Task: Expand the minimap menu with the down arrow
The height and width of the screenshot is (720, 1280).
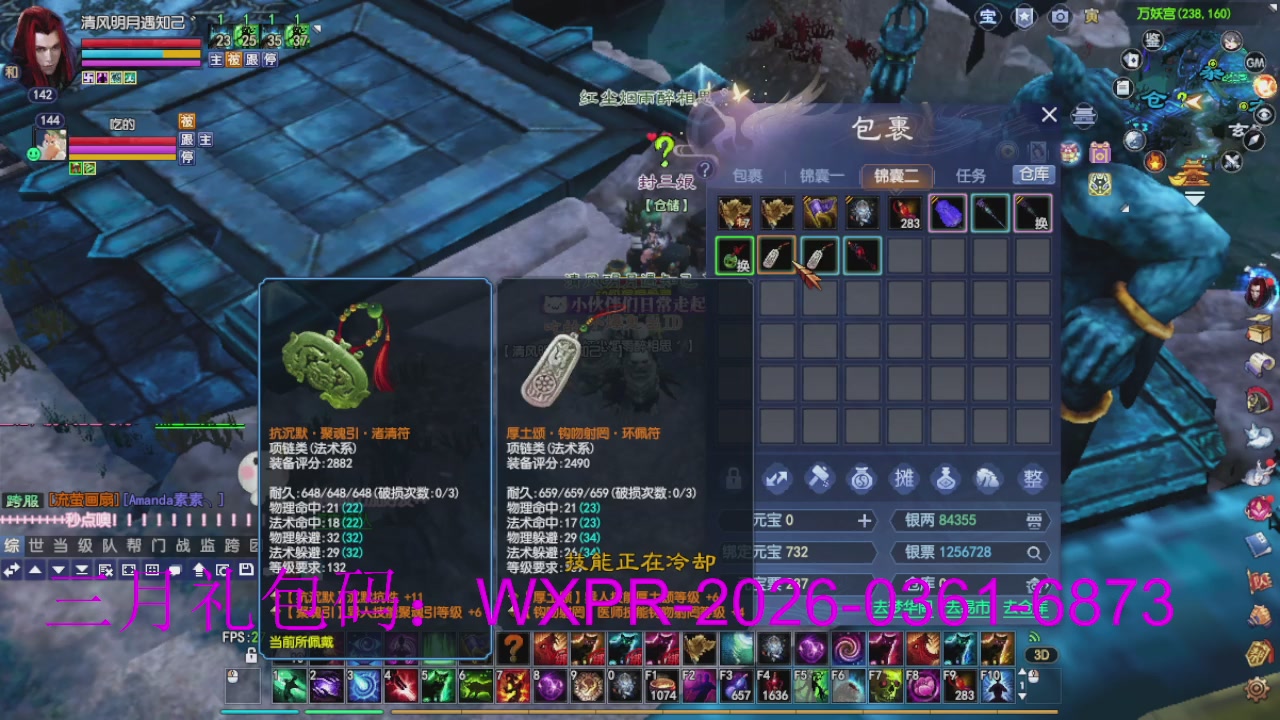Action: (x=1194, y=196)
